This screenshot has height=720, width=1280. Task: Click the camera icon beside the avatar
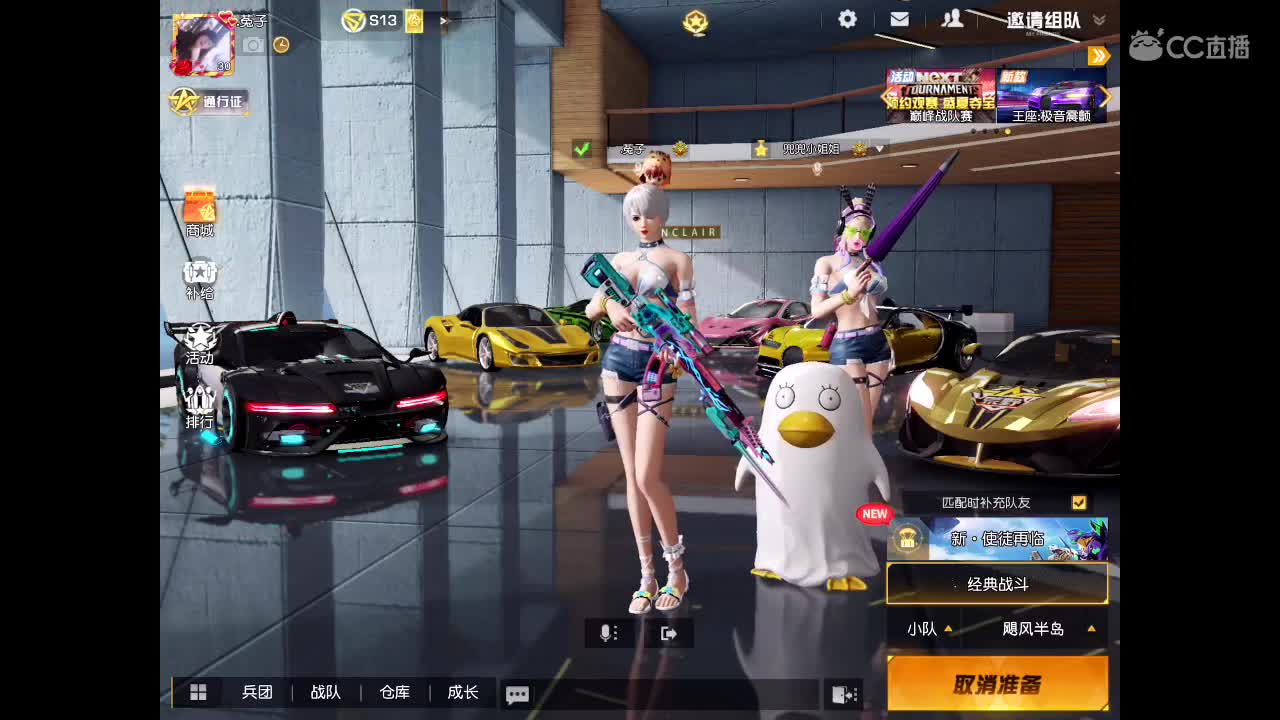(x=252, y=44)
